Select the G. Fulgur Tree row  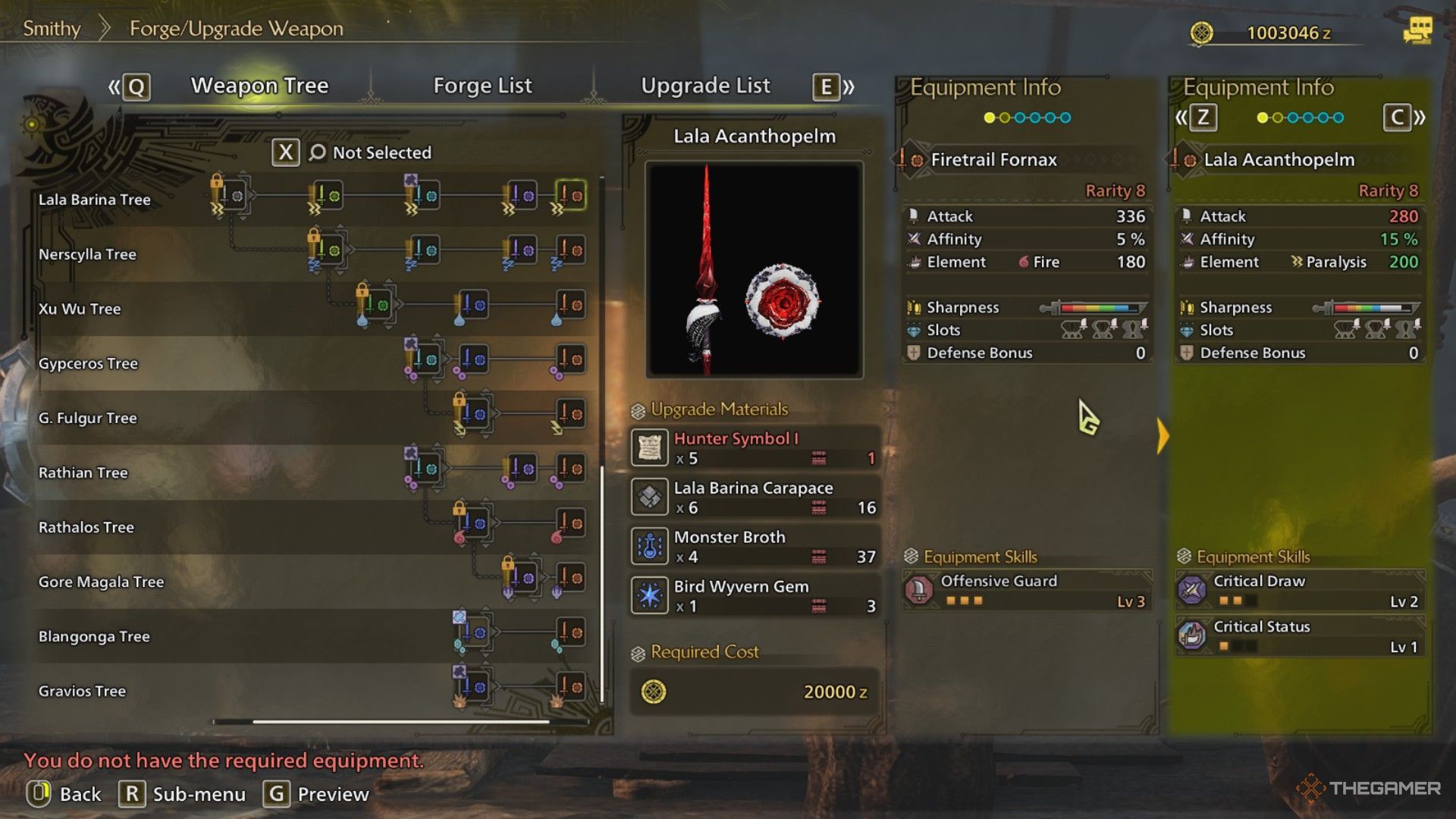88,418
